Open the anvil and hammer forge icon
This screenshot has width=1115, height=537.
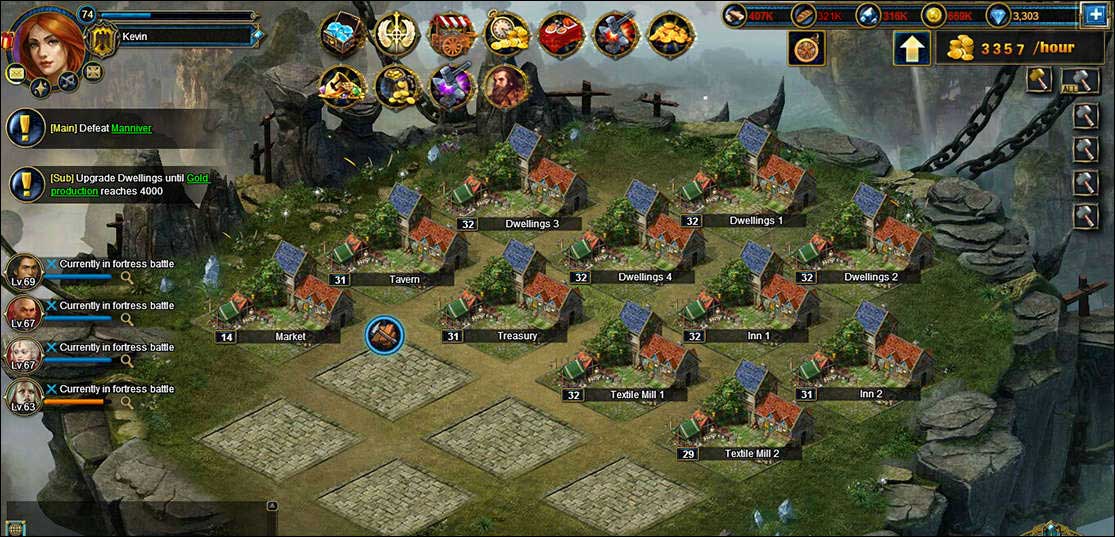616,35
